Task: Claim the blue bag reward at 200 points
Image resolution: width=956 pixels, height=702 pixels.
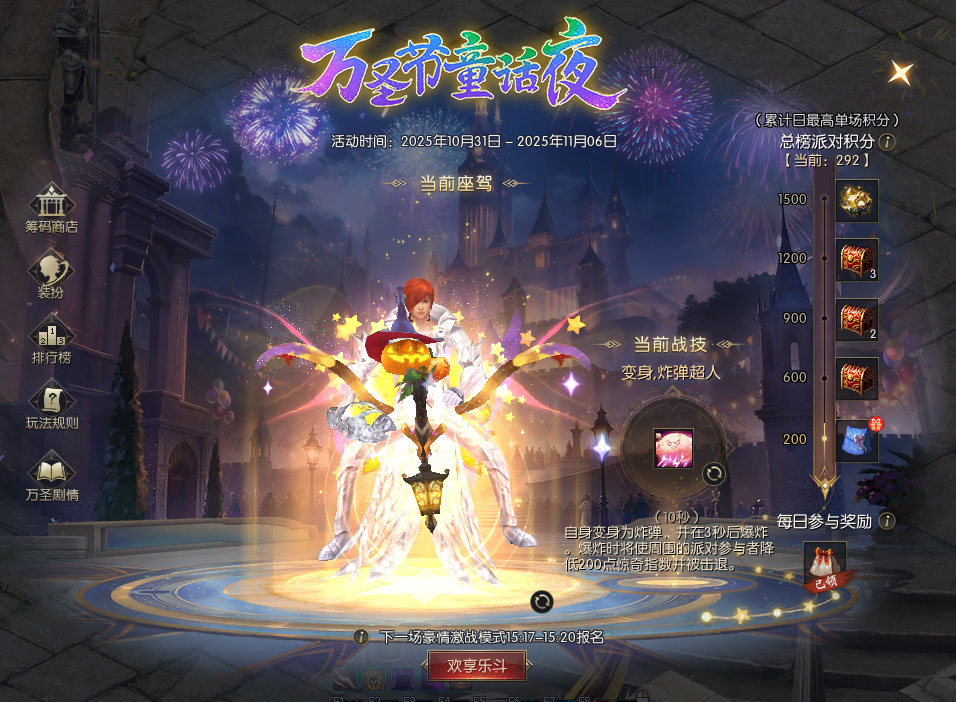Action: tap(857, 440)
